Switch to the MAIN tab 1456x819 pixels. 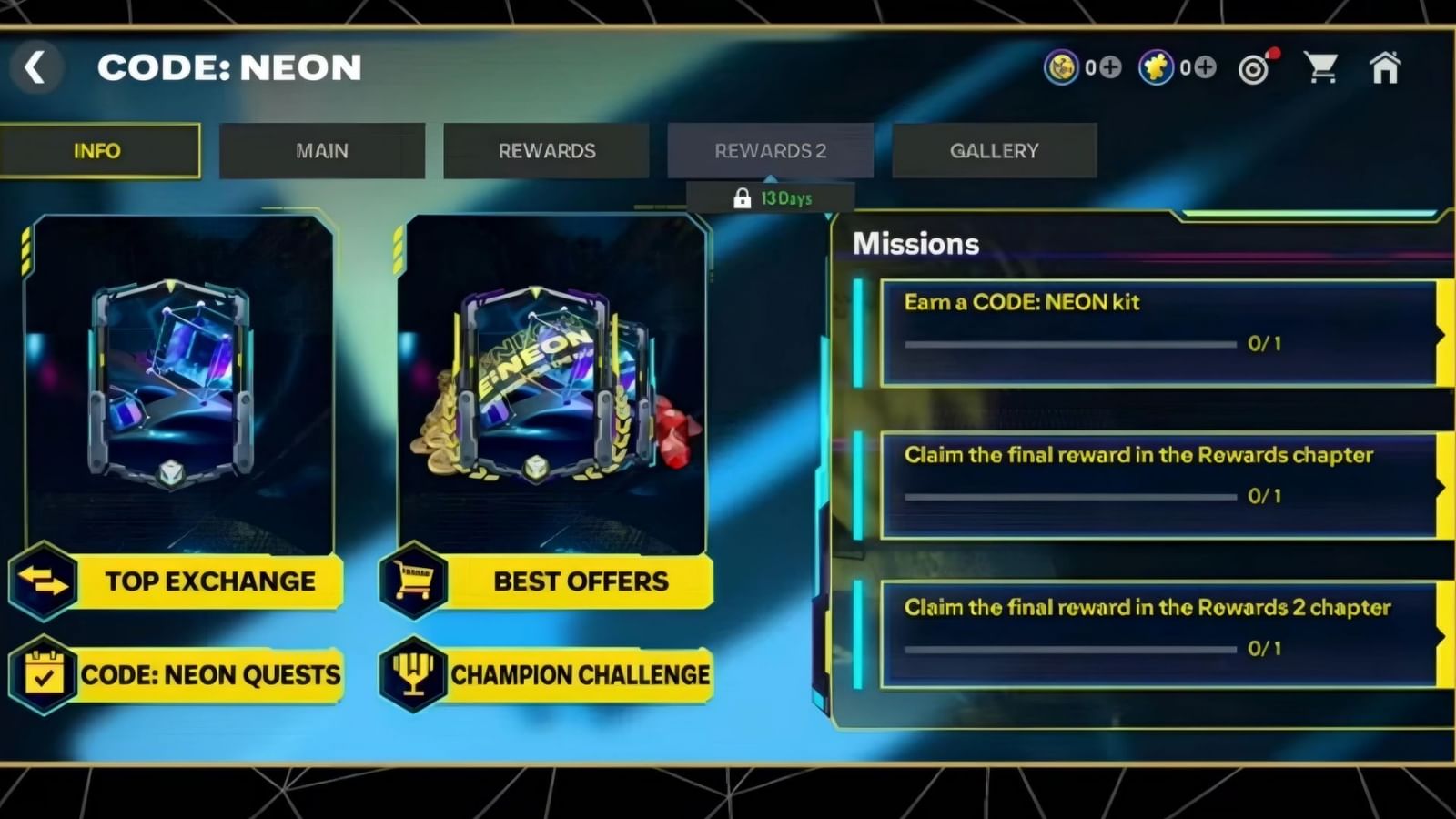pos(322,150)
